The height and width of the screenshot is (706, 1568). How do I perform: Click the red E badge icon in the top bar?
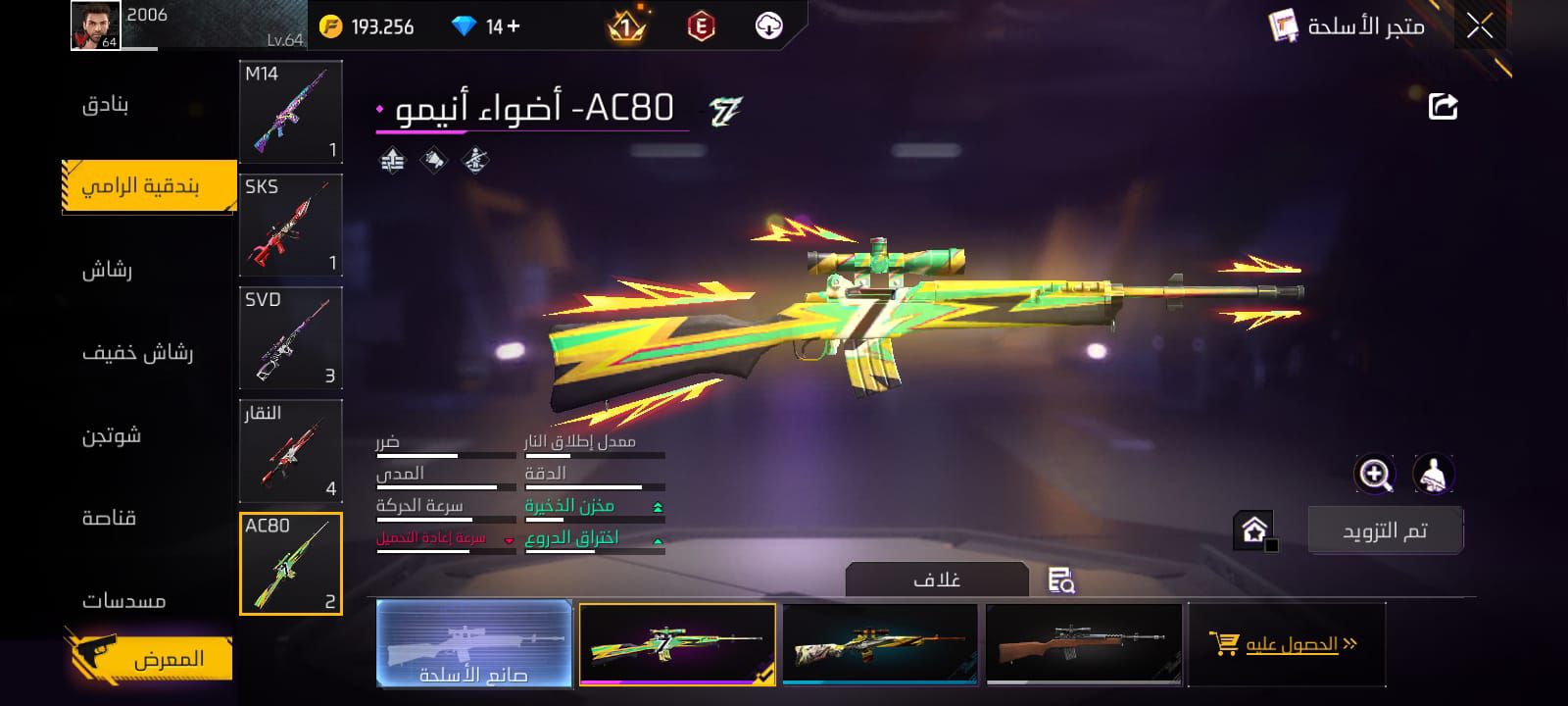[702, 25]
